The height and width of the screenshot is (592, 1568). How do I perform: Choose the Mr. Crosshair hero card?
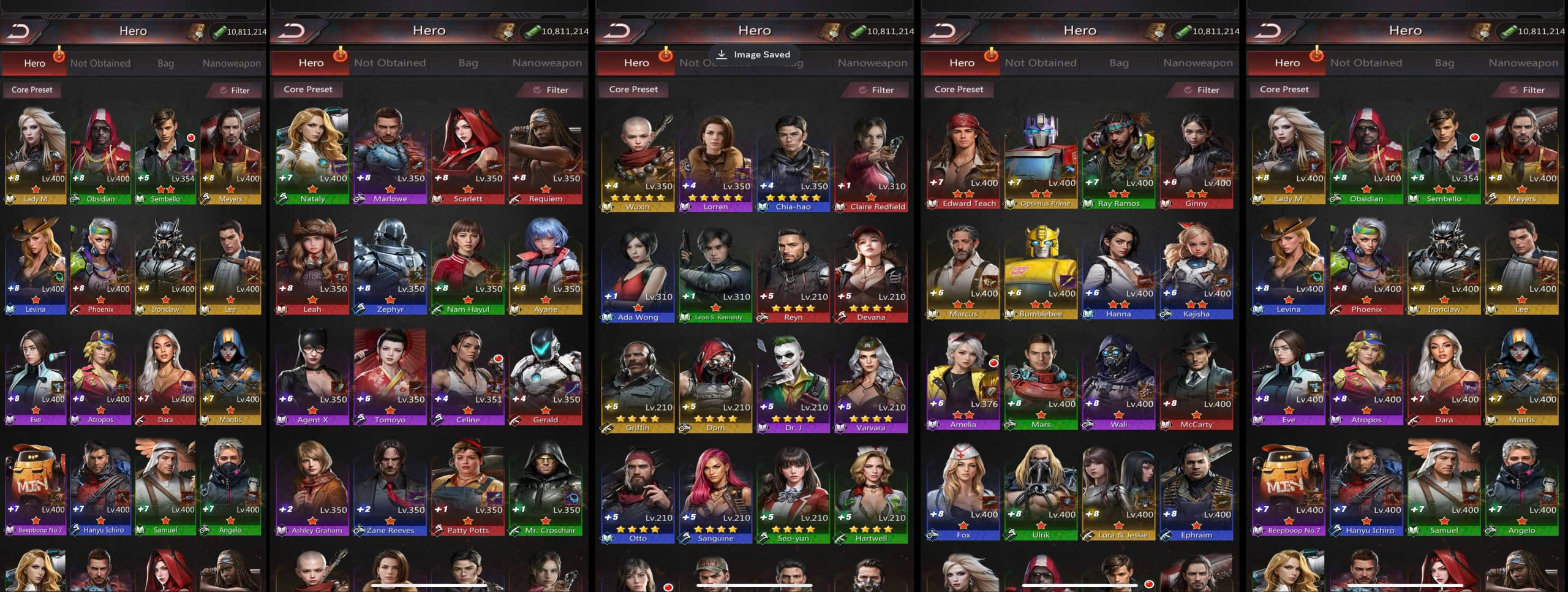(546, 485)
